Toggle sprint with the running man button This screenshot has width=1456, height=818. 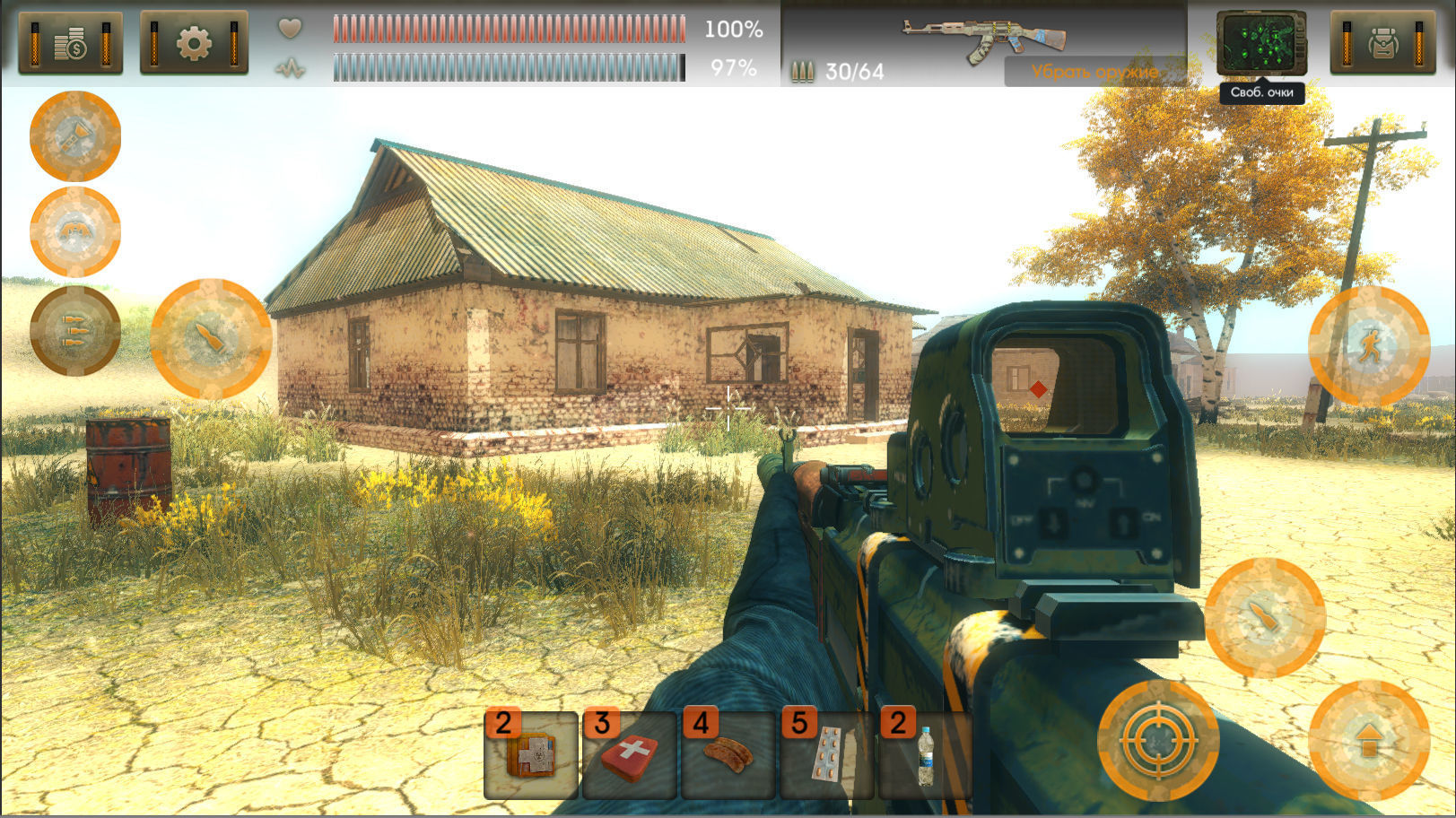(1369, 345)
